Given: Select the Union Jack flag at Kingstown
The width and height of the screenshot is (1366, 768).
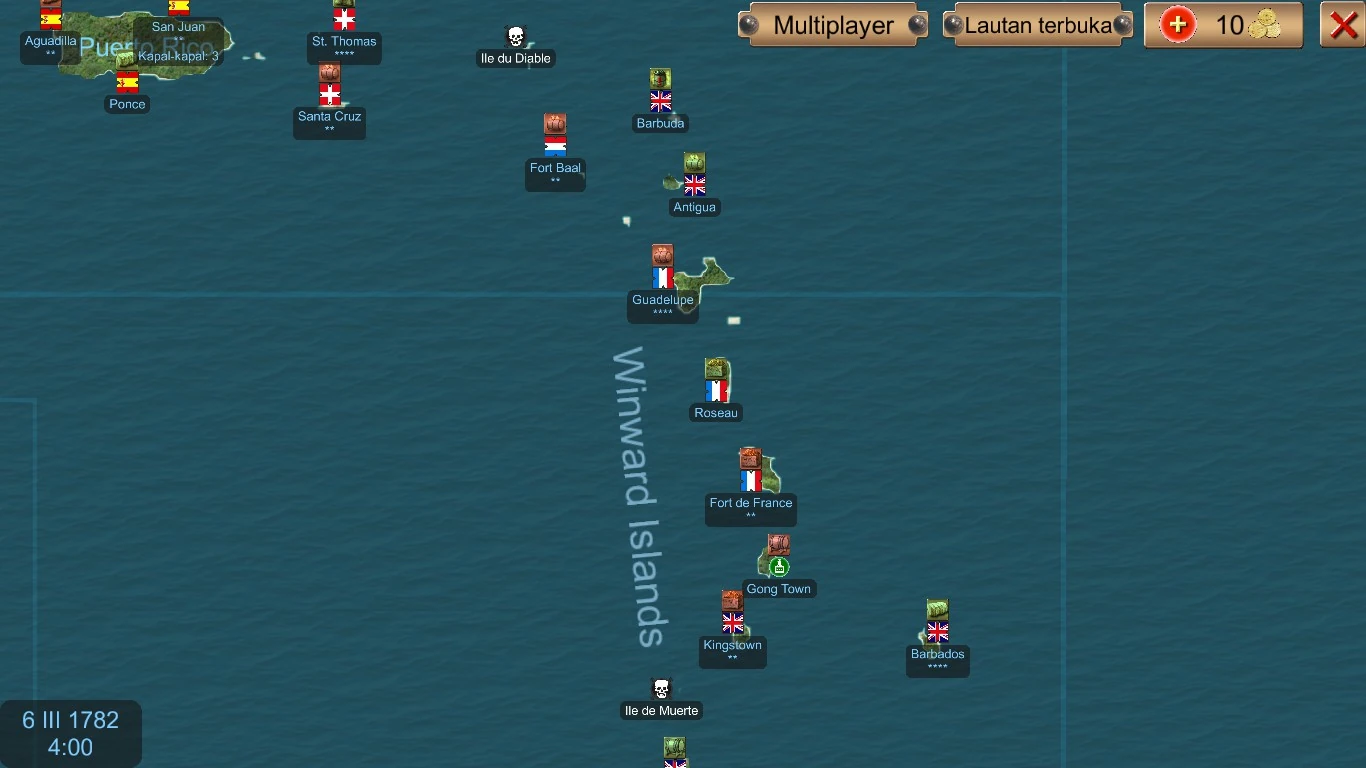Looking at the screenshot, I should point(732,623).
